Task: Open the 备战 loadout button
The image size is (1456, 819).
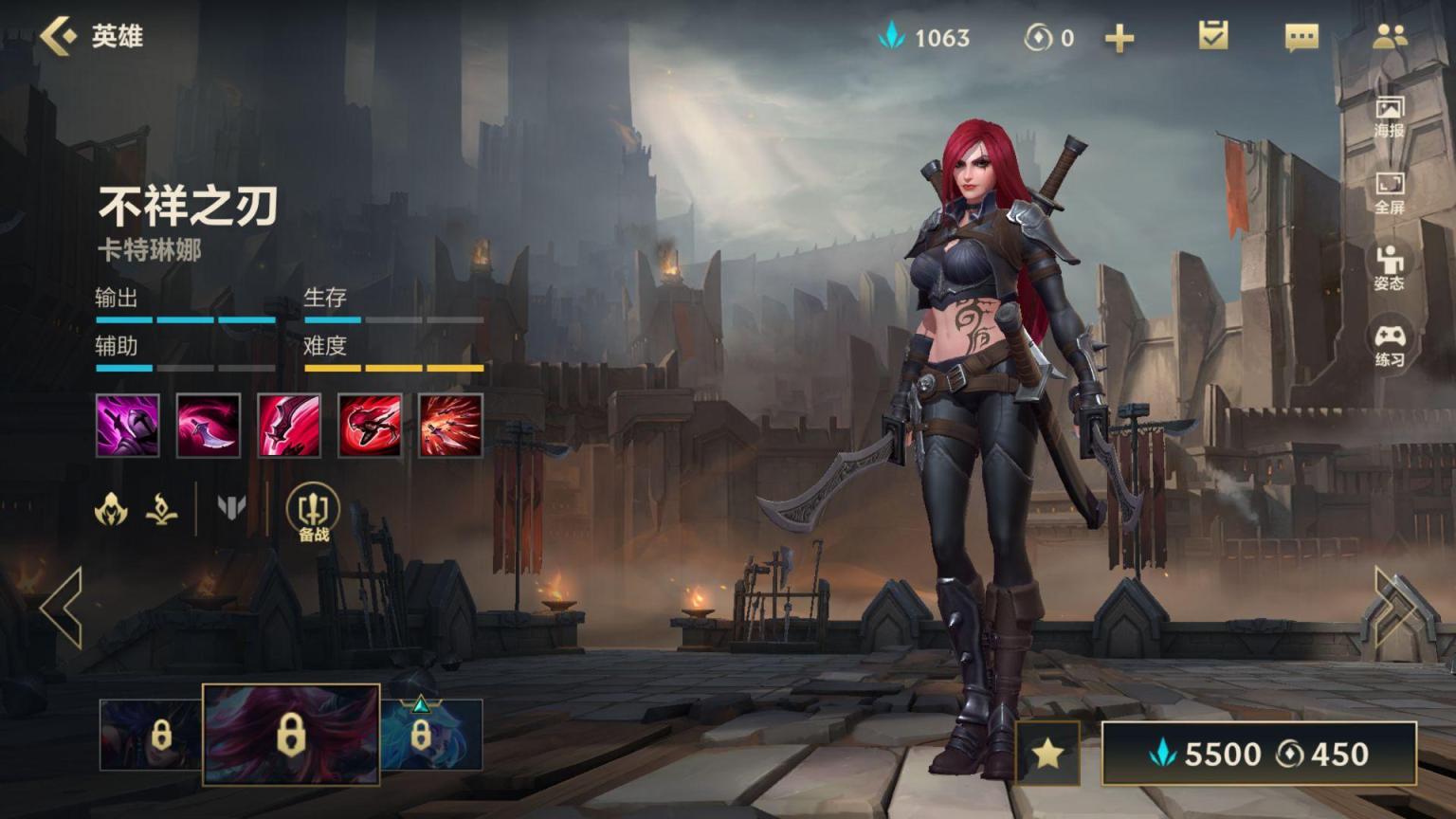Action: pyautogui.click(x=313, y=513)
